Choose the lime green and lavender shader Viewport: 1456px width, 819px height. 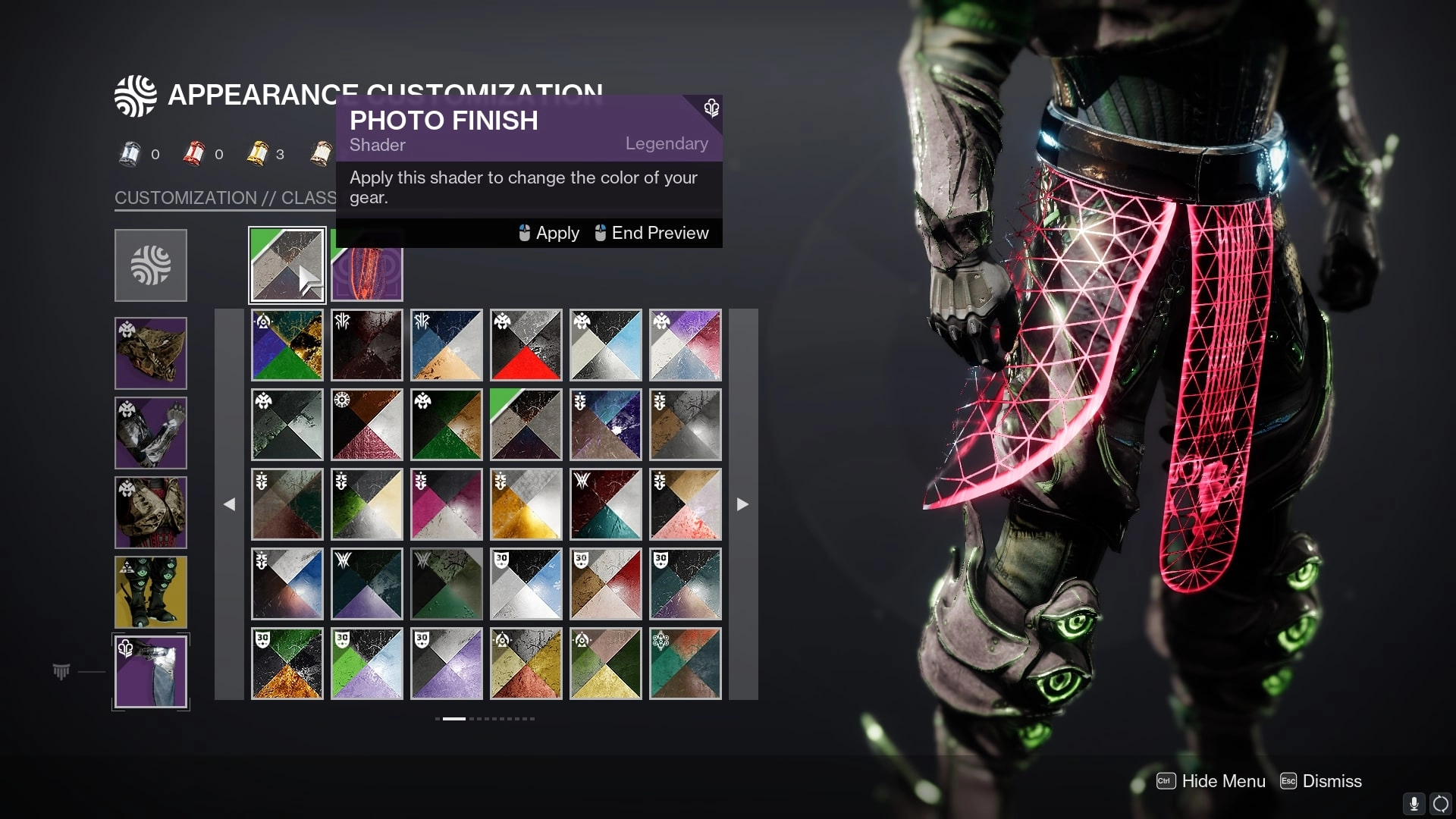click(x=367, y=664)
